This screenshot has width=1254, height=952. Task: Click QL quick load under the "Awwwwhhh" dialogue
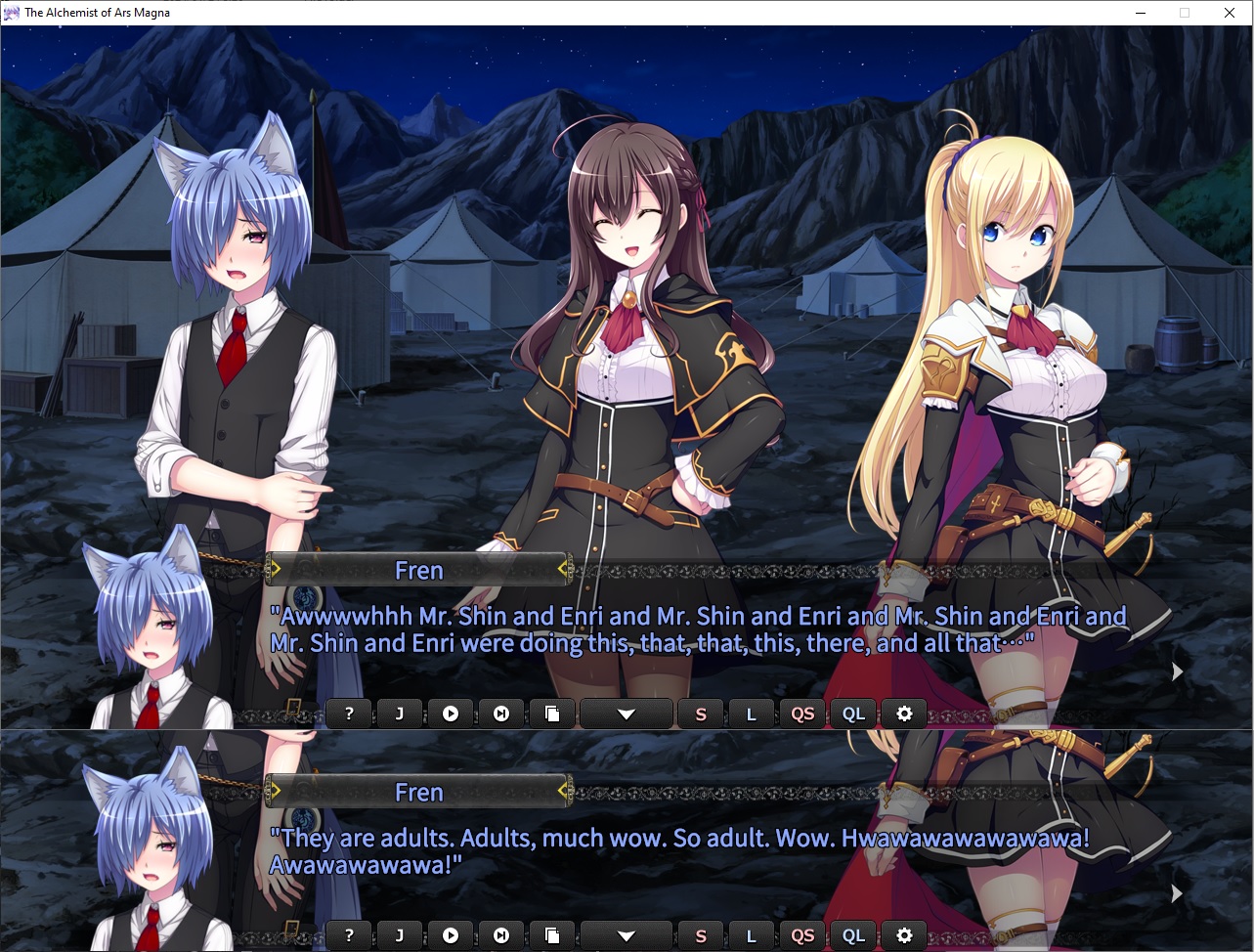tap(853, 714)
